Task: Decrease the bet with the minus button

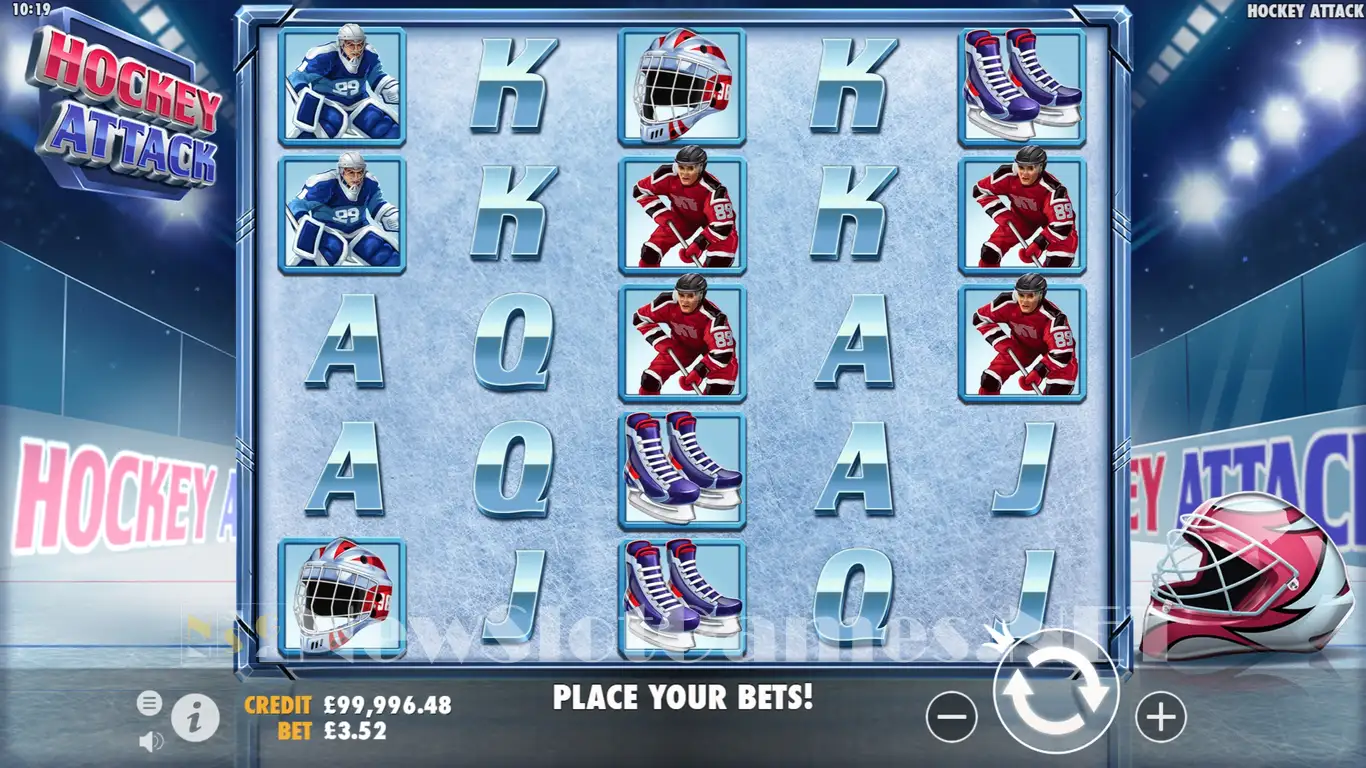Action: [x=951, y=717]
